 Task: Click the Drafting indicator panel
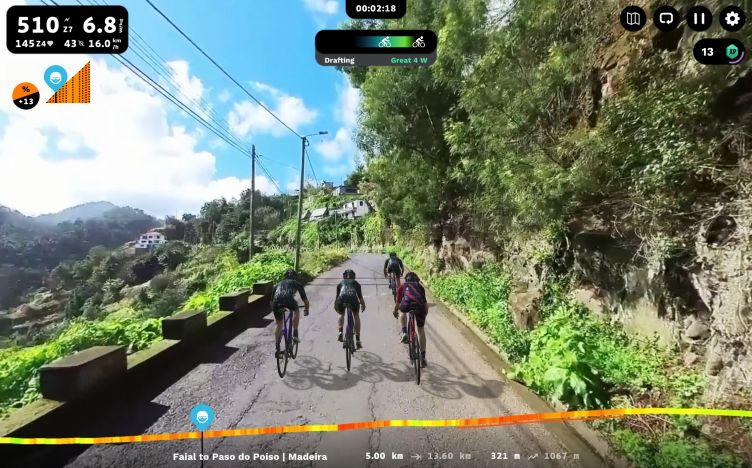(x=375, y=48)
